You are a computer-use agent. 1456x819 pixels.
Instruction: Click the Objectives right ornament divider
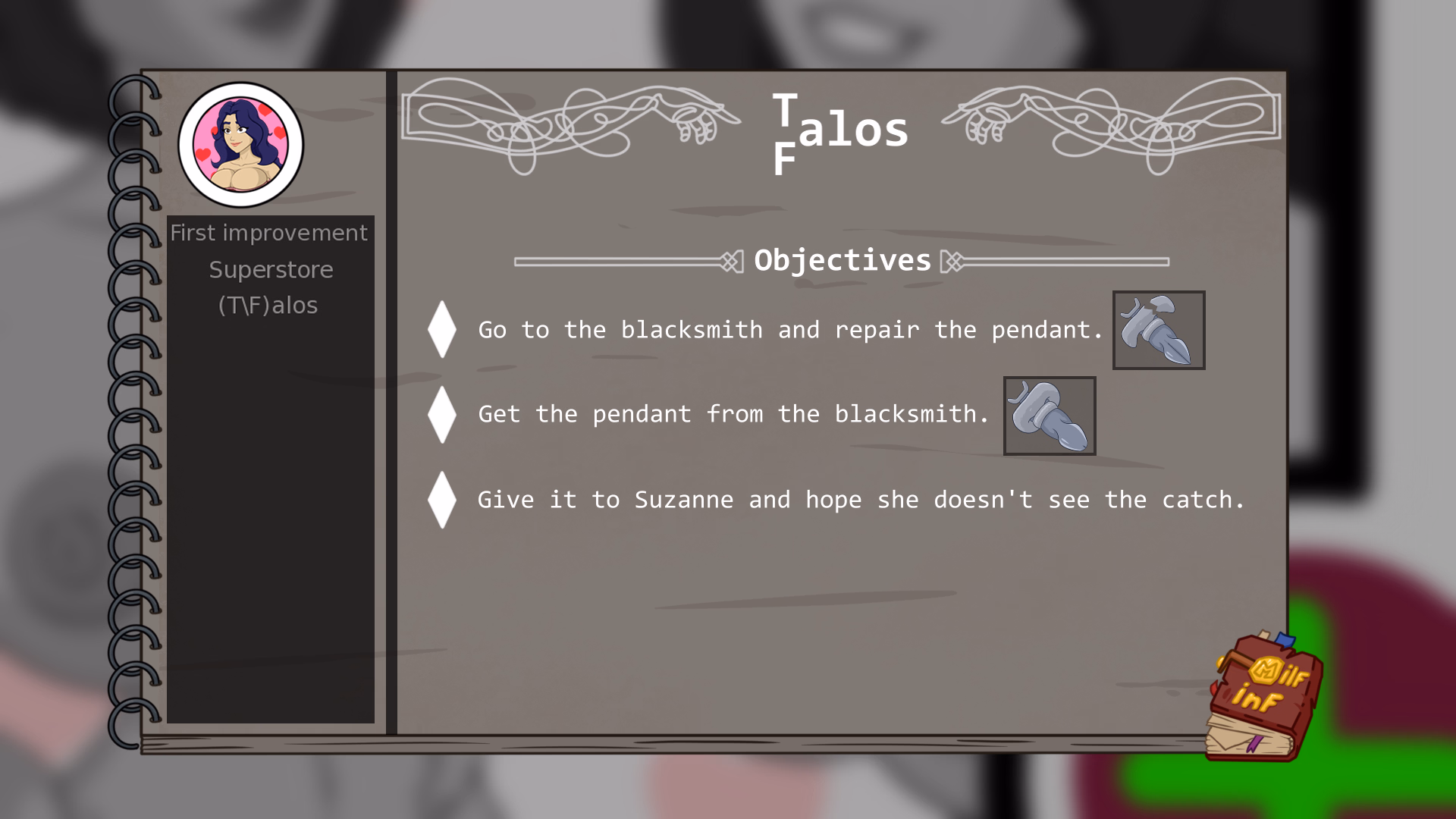click(x=1062, y=261)
